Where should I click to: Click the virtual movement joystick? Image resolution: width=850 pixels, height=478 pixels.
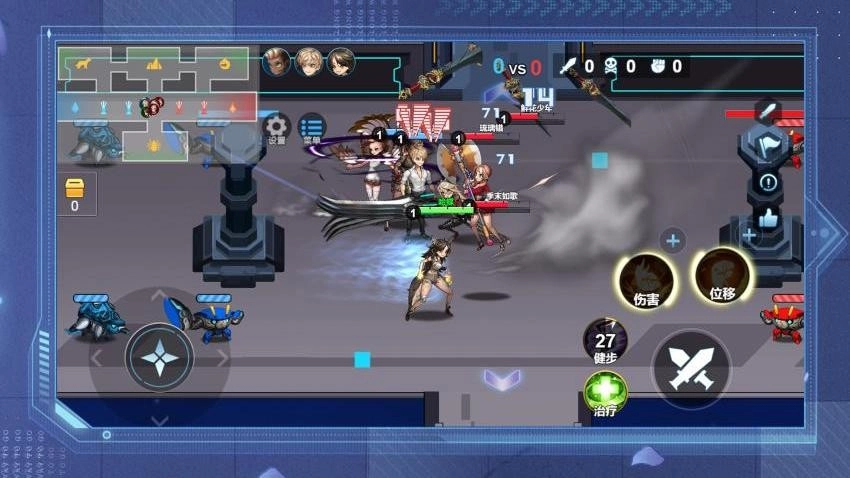click(159, 357)
